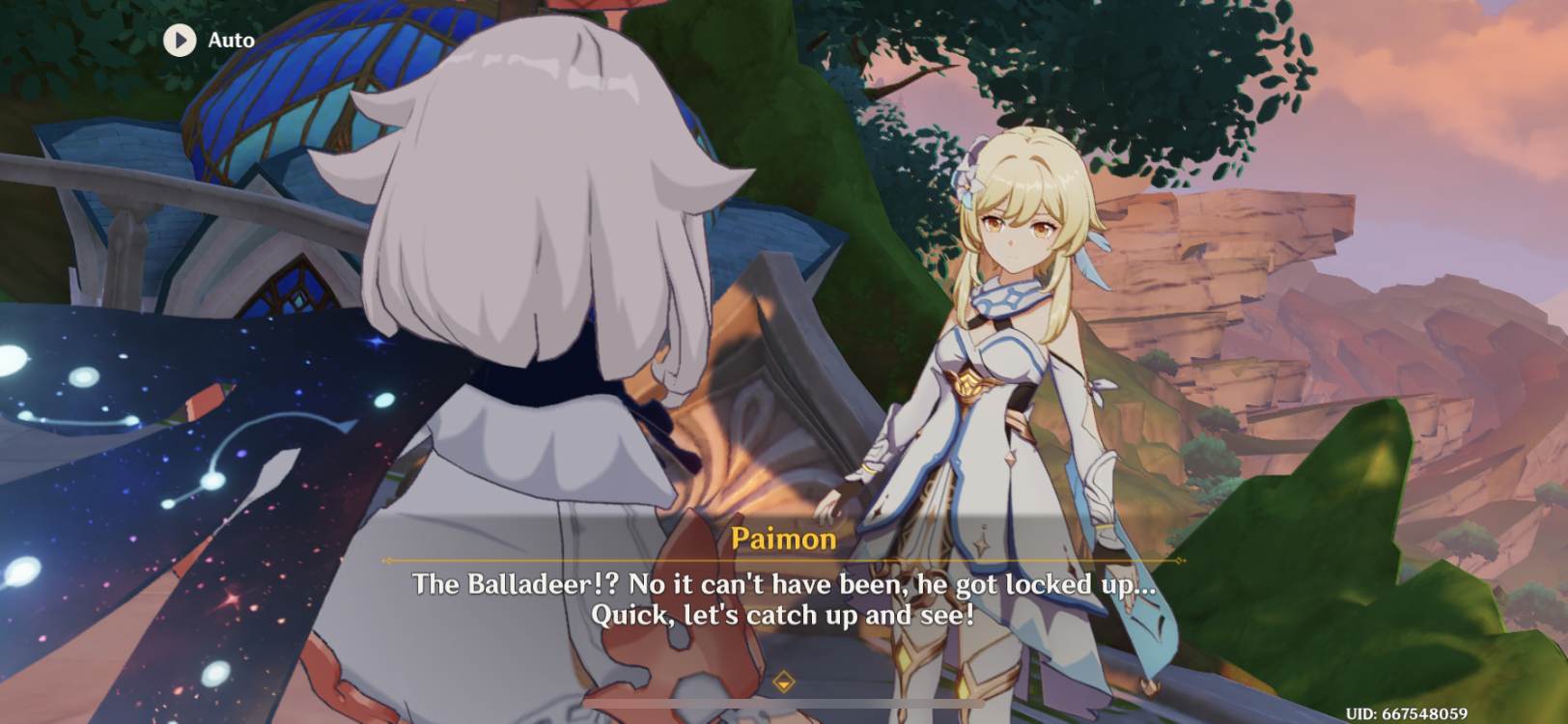
Task: Enable auto-play by clicking its circular control
Action: point(179,40)
